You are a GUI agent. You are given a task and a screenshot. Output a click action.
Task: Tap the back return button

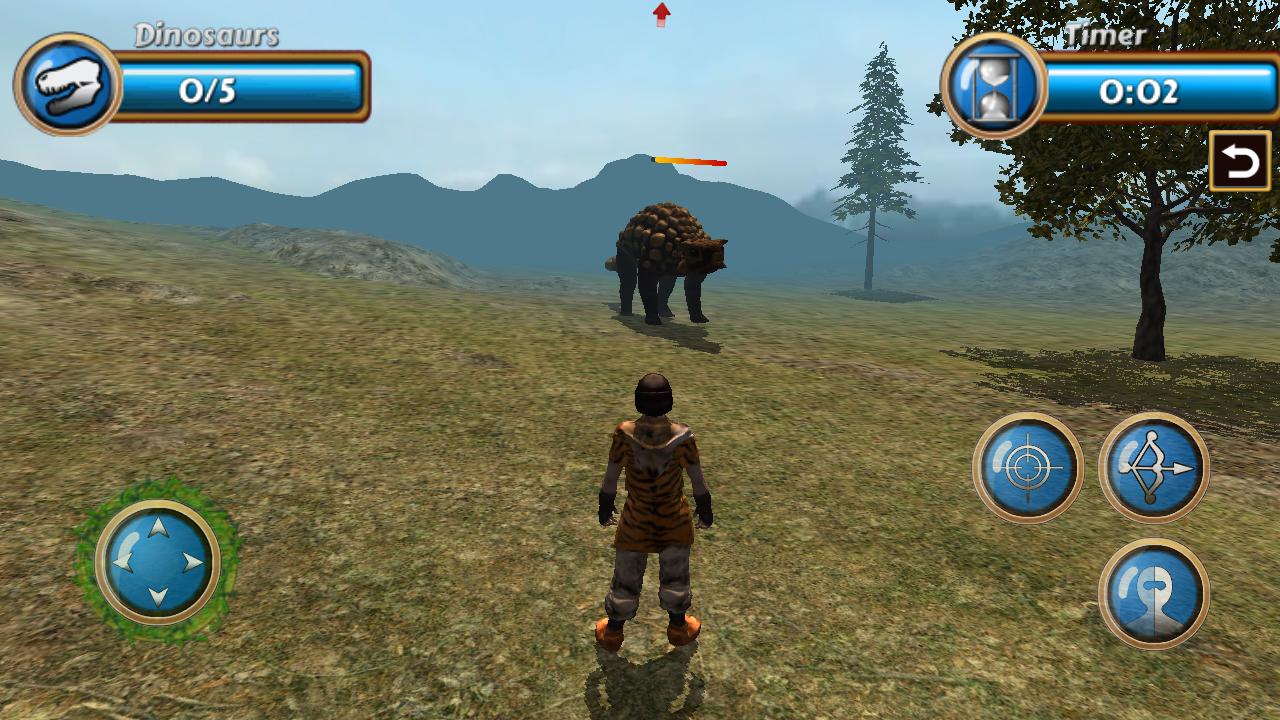1238,158
